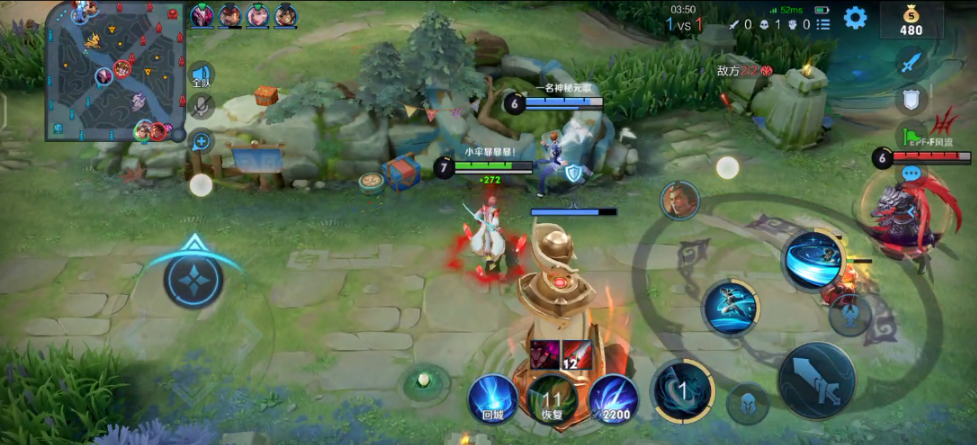Use the 恢复 restore spell
Image resolution: width=977 pixels, height=445 pixels.
551,397
